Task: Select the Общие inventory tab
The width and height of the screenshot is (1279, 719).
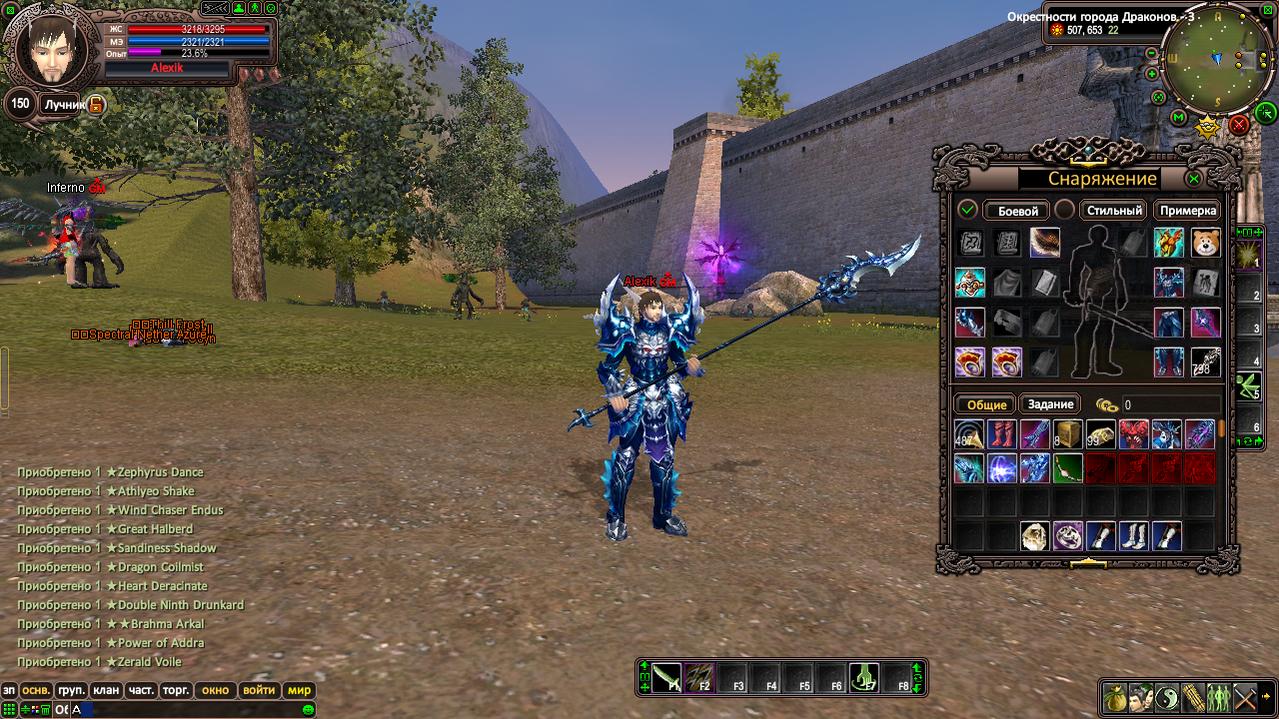Action: 986,404
